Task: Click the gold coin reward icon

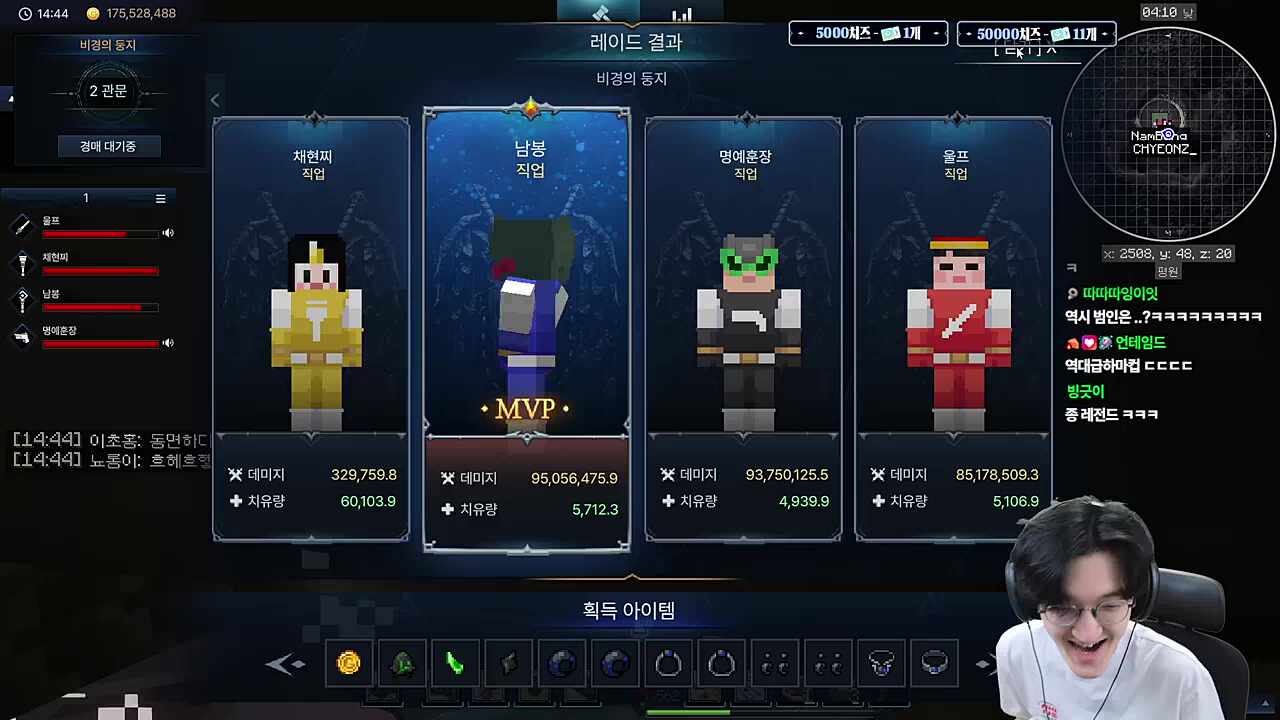Action: 349,662
